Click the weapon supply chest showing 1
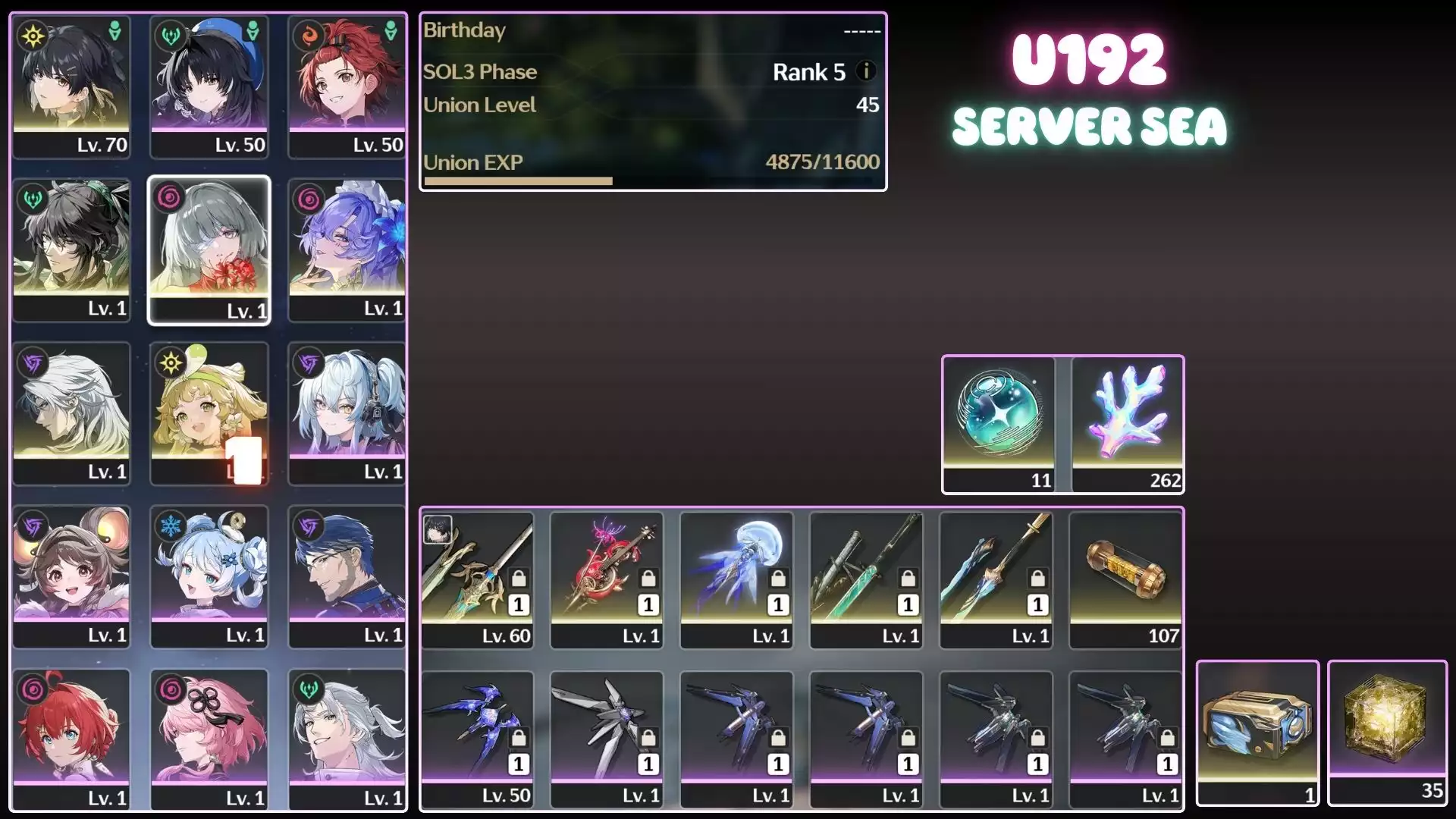Image resolution: width=1456 pixels, height=819 pixels. (x=1257, y=728)
